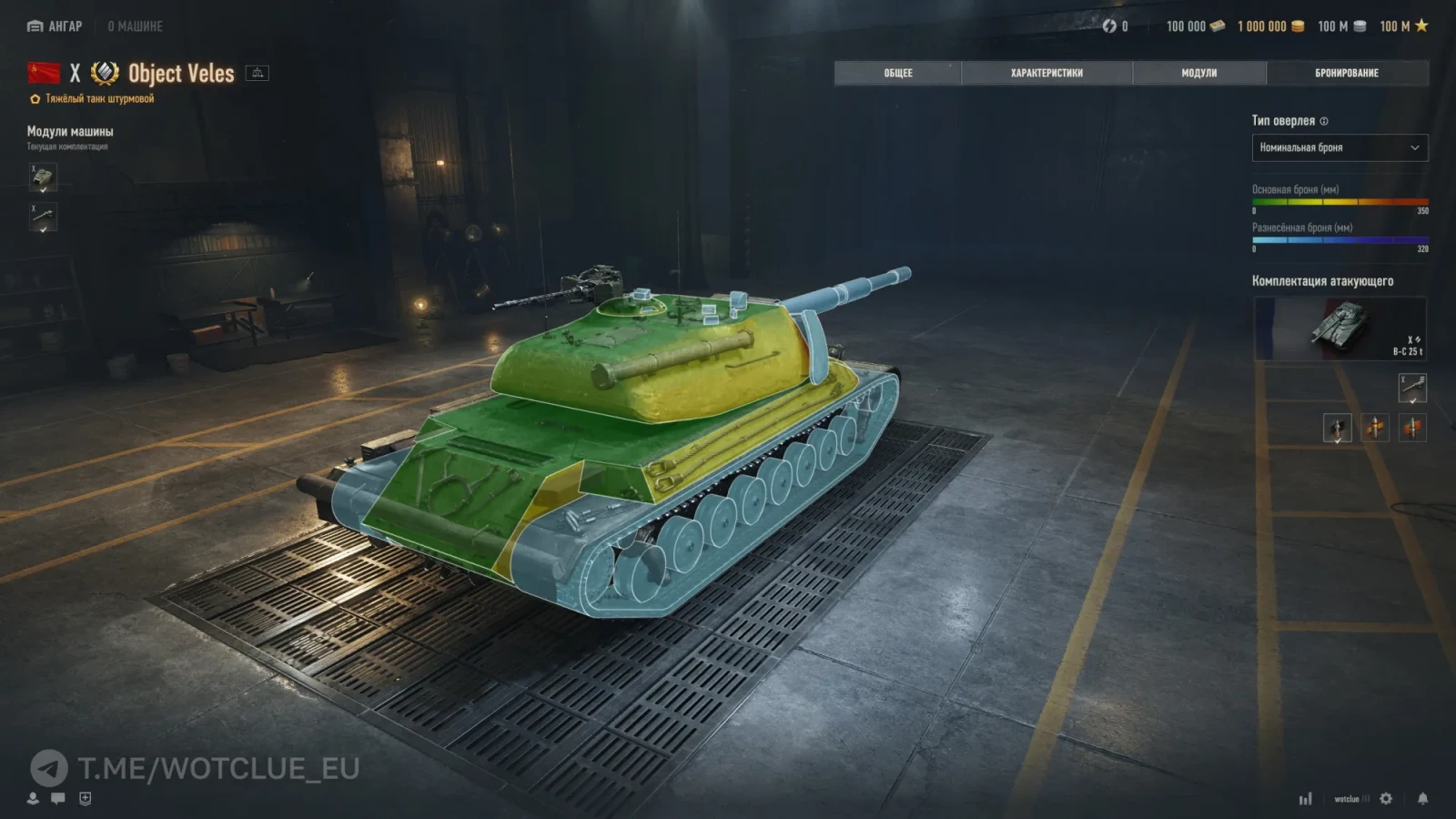Open the settings gear in bottom bar
Screen dimensions: 1456x819
point(1386,799)
